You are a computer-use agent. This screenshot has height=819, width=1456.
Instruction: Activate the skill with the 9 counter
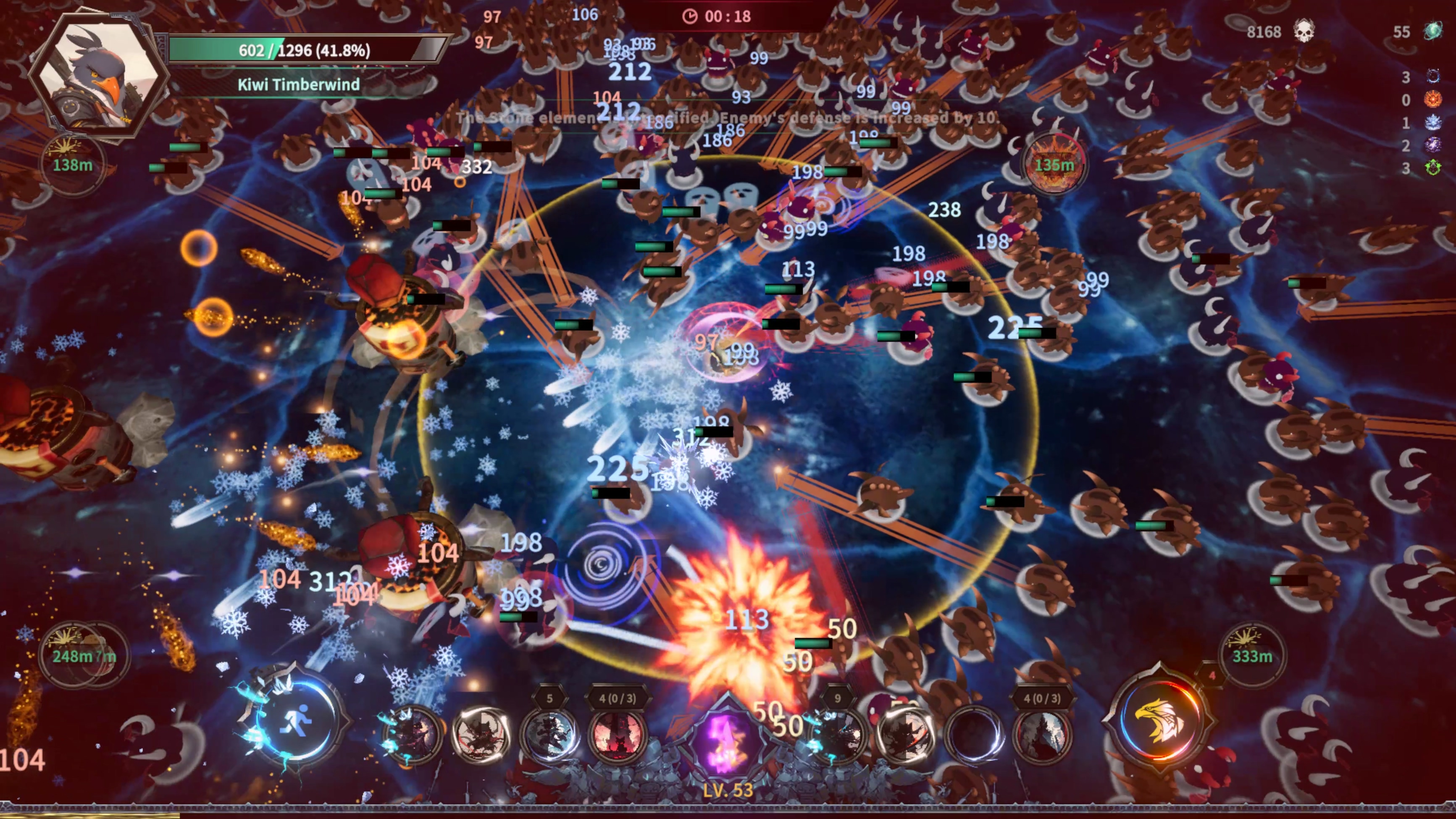click(838, 735)
